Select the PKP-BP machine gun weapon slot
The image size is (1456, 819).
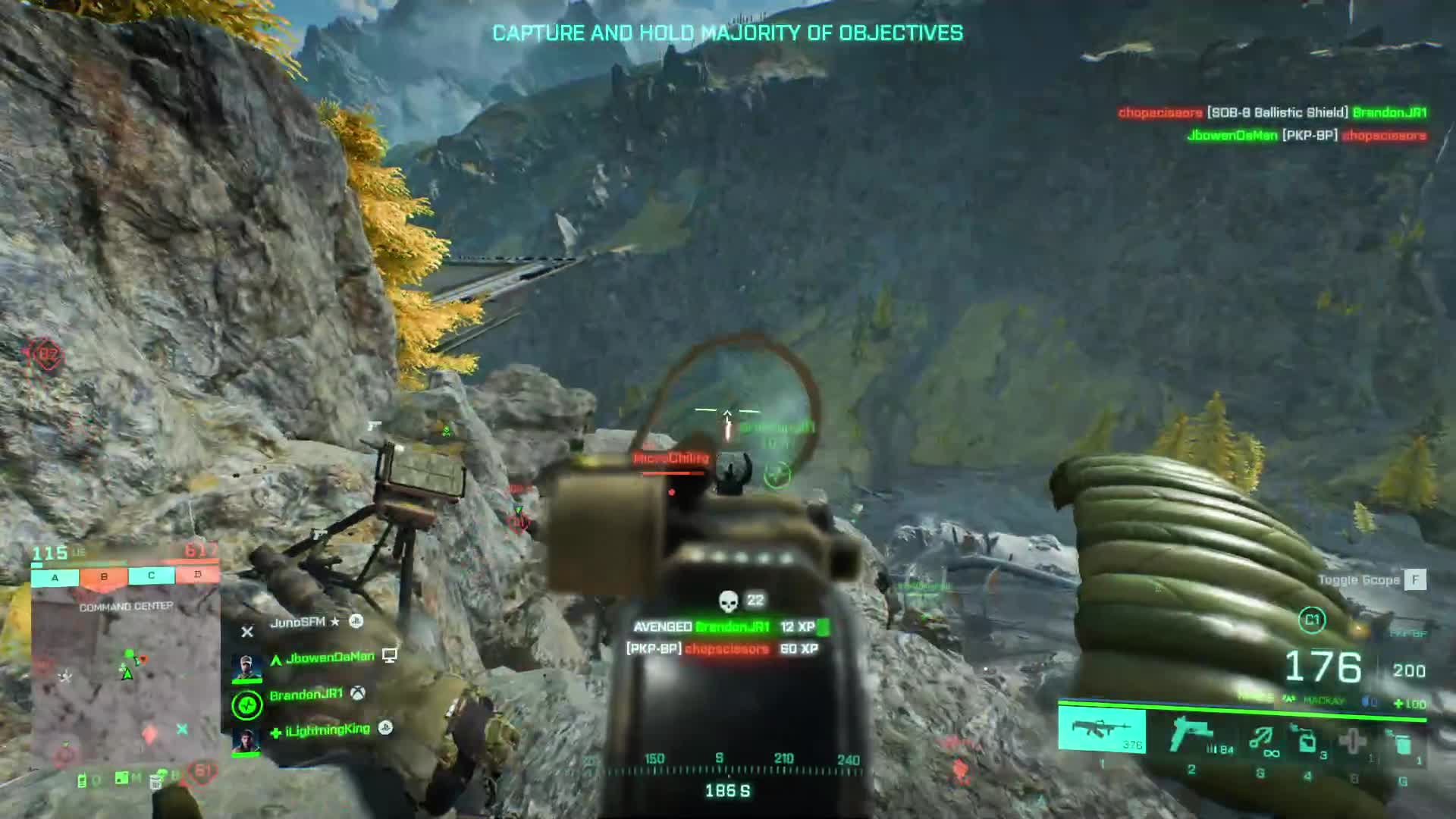[1101, 730]
